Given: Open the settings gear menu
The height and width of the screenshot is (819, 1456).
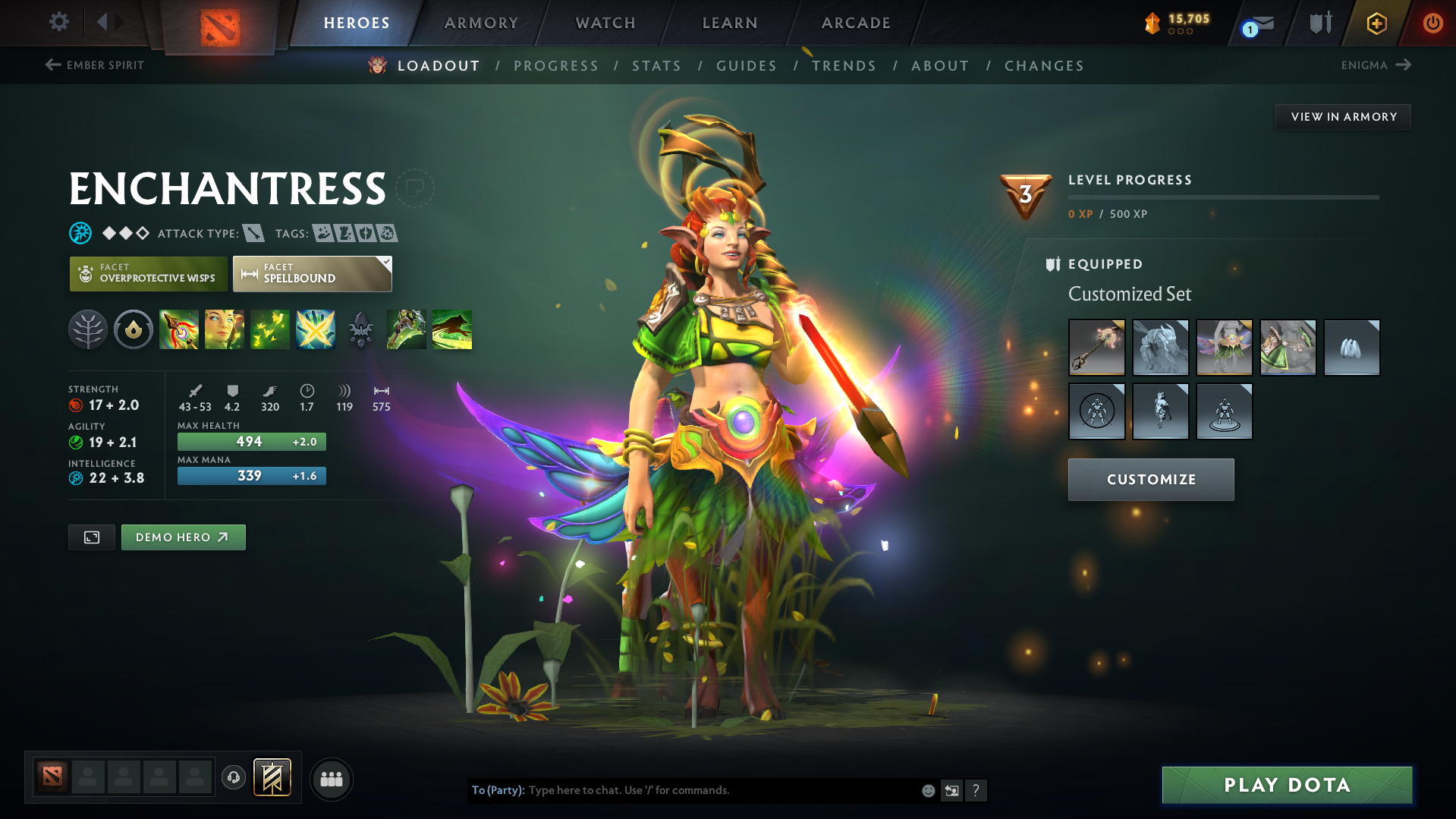Looking at the screenshot, I should coord(59,22).
